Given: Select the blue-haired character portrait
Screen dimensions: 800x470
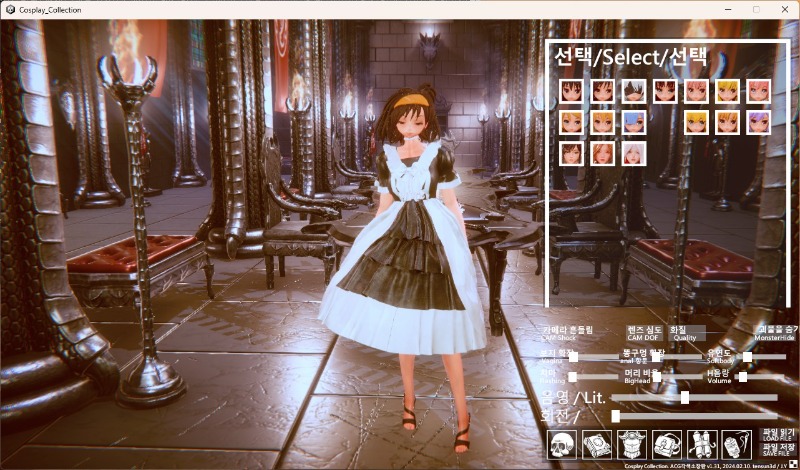Looking at the screenshot, I should [634, 123].
